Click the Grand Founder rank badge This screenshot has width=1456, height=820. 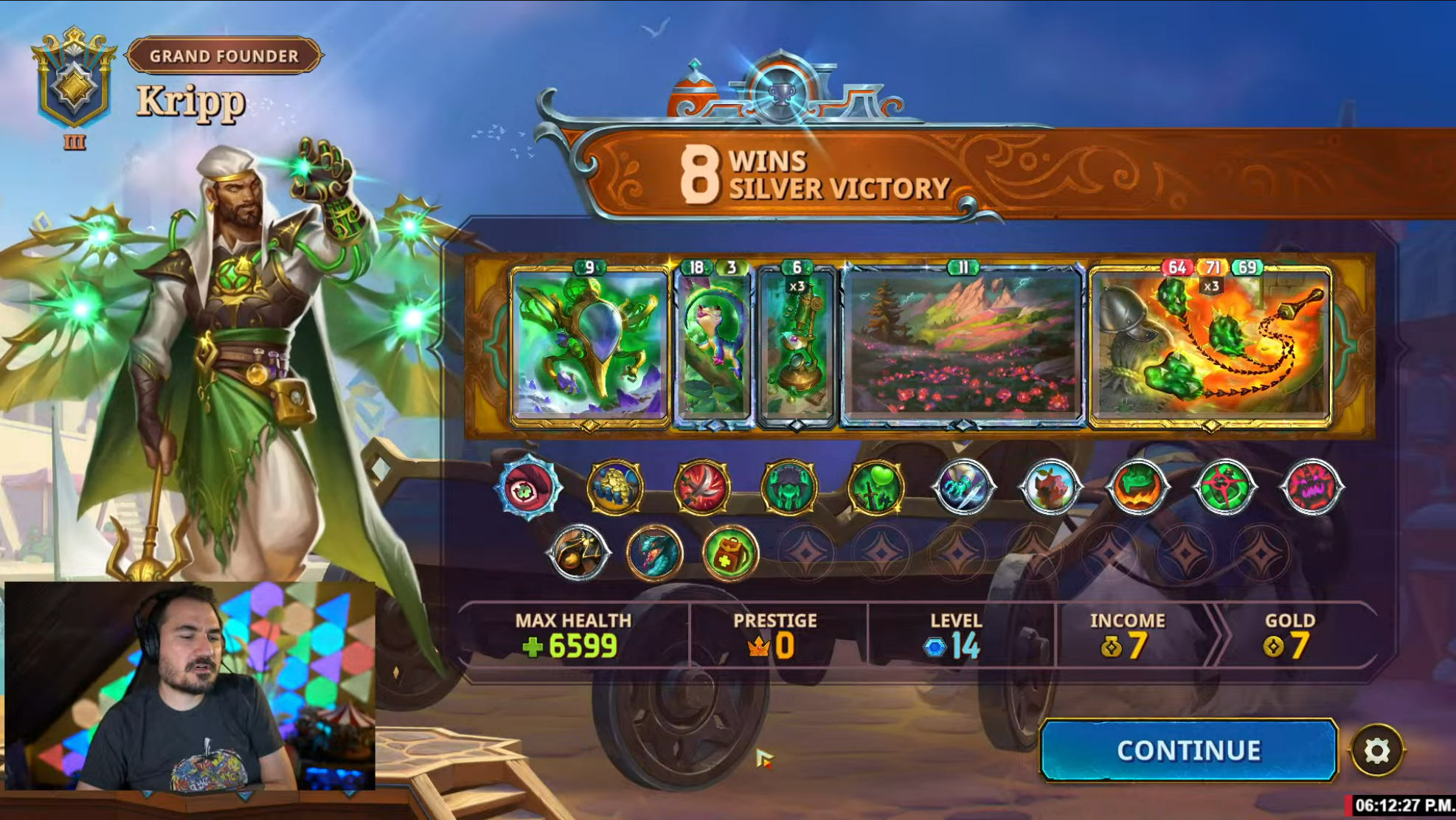[x=224, y=56]
